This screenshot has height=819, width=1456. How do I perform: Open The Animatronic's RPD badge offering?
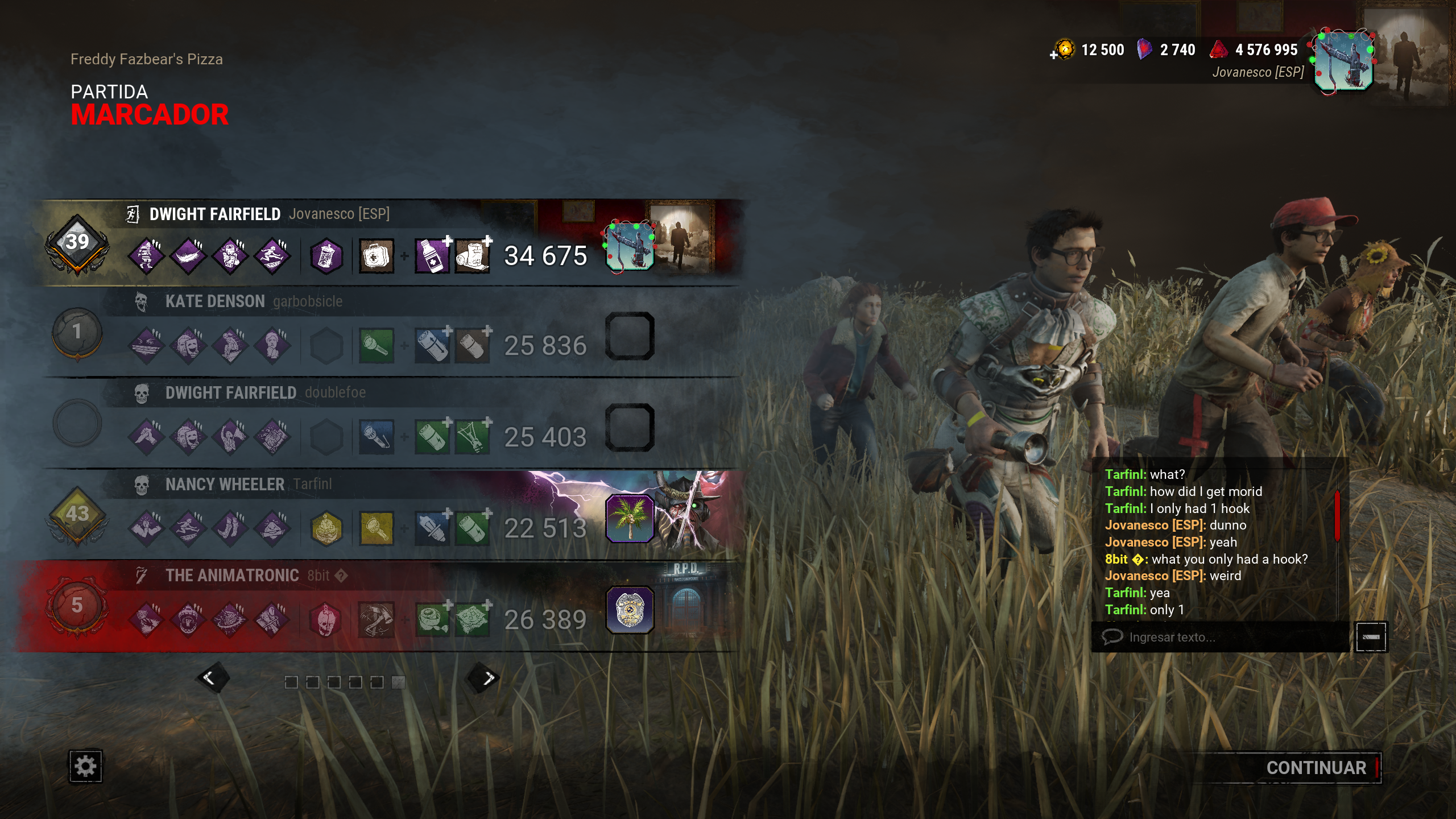pyautogui.click(x=631, y=611)
